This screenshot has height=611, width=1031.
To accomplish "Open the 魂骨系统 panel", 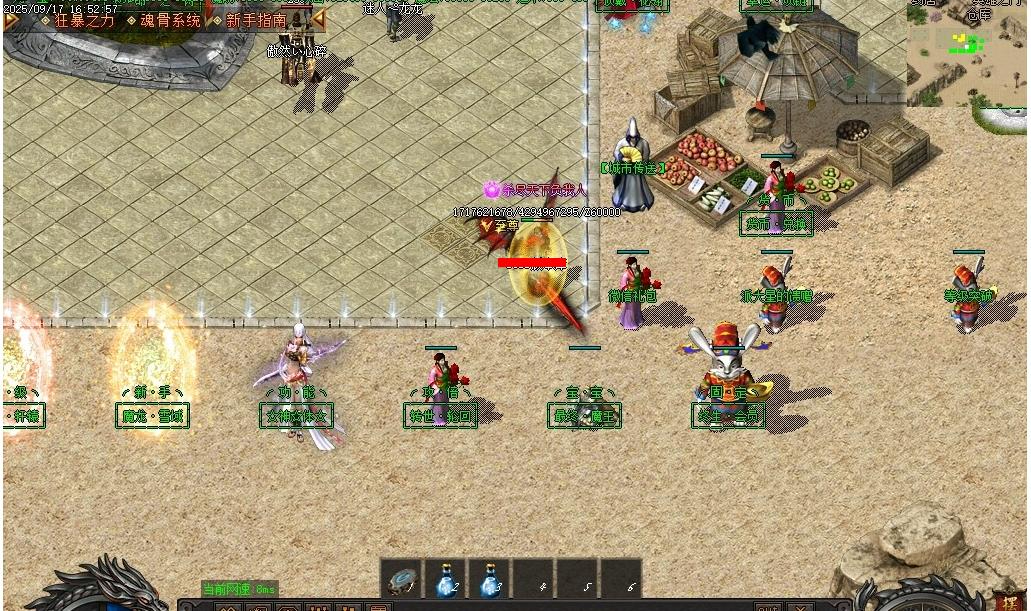I will pos(169,20).
